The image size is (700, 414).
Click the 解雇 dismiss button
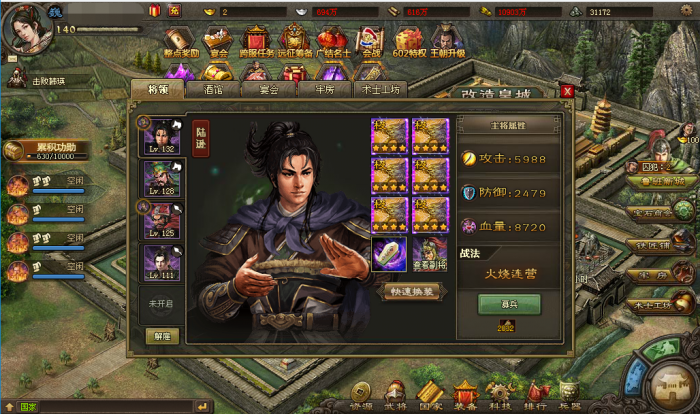point(160,336)
